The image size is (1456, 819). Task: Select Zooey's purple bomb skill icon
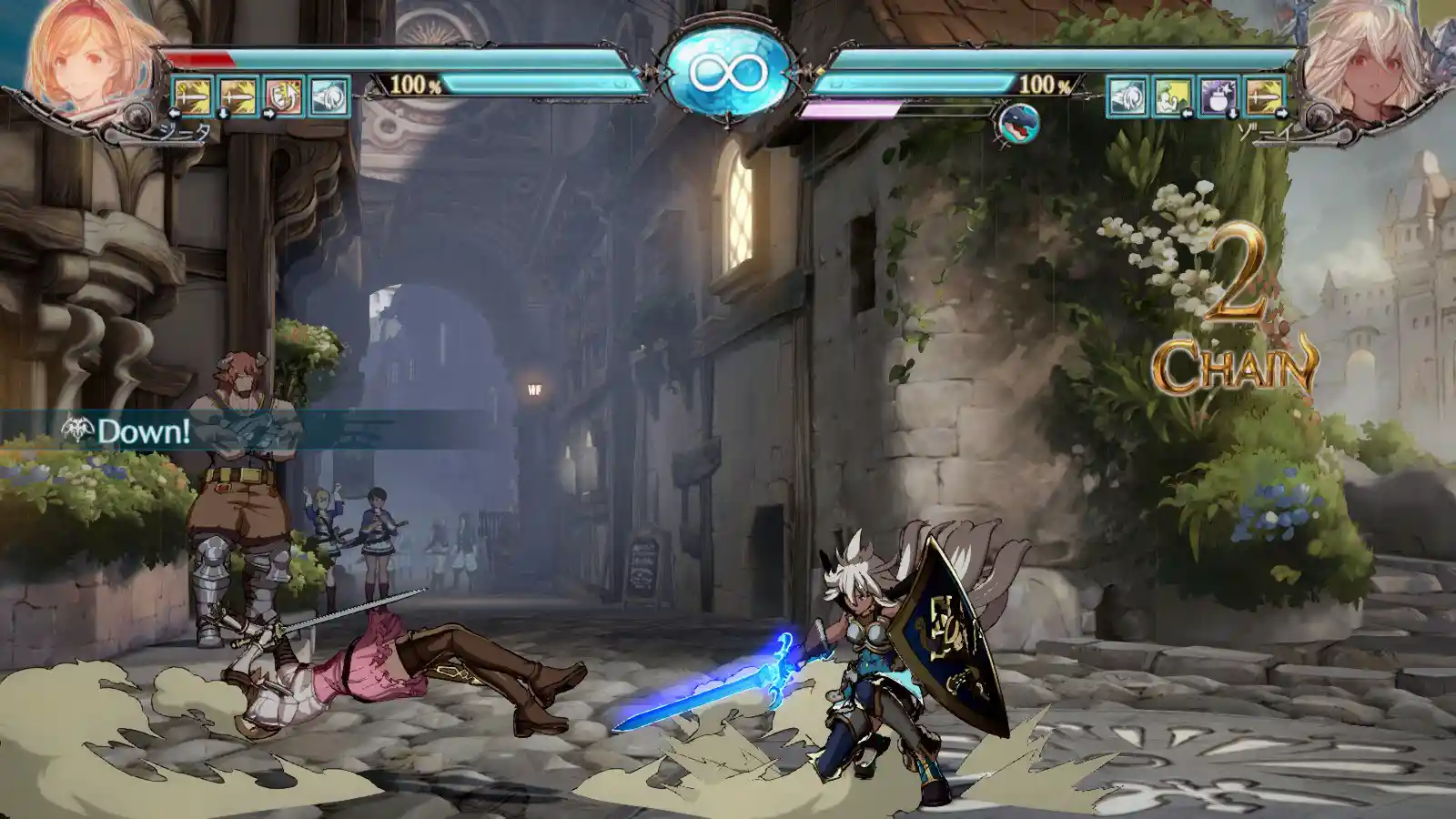click(x=1218, y=96)
